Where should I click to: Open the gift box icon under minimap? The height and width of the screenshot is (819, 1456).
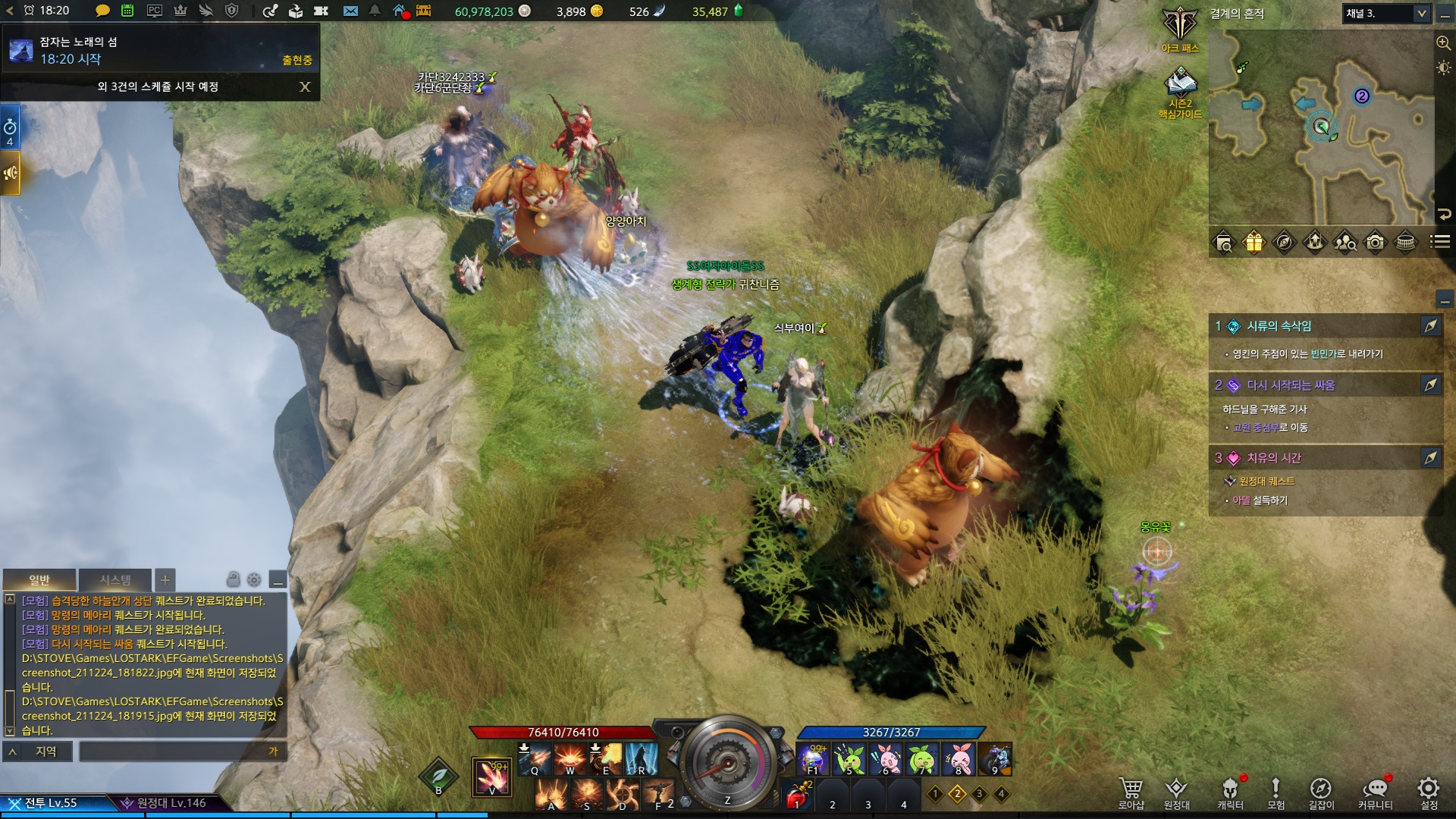(1254, 242)
